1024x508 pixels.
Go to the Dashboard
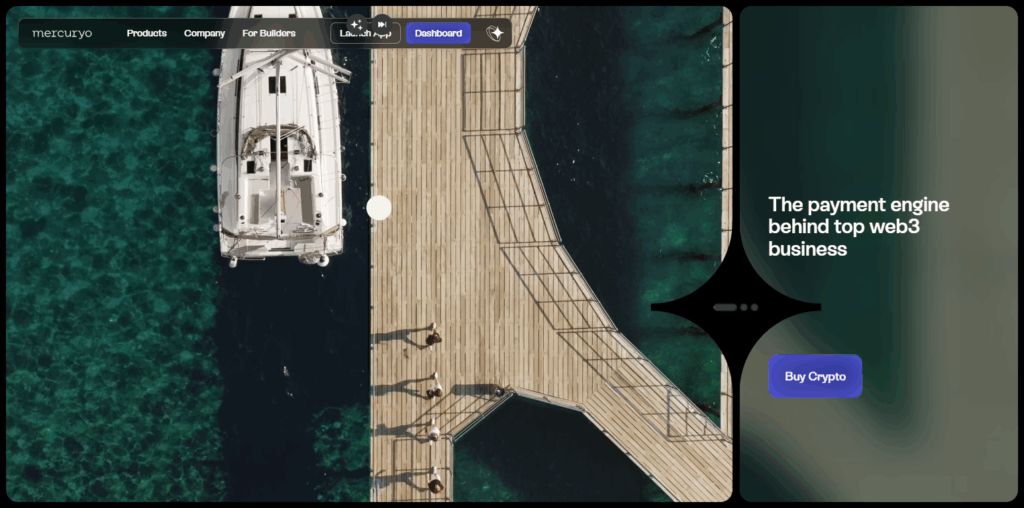[438, 33]
